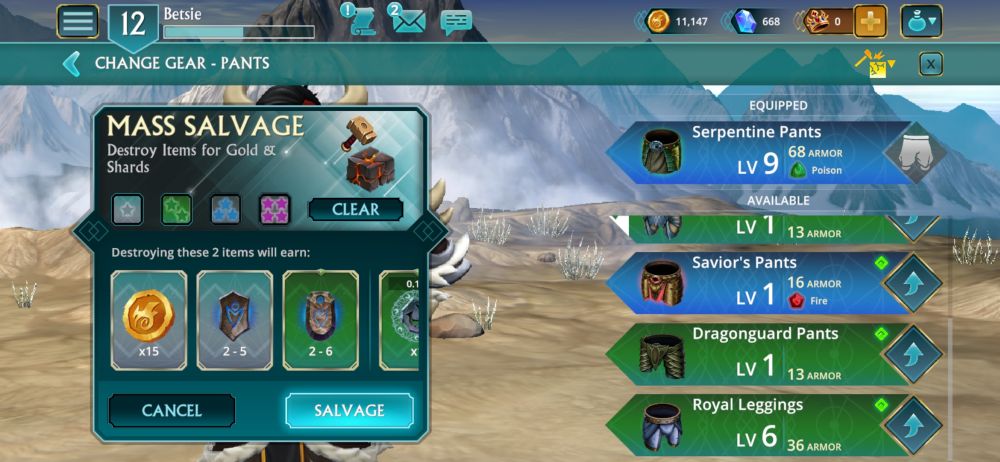Select the one-star gray rarity filter
The height and width of the screenshot is (462, 1000).
point(127,209)
